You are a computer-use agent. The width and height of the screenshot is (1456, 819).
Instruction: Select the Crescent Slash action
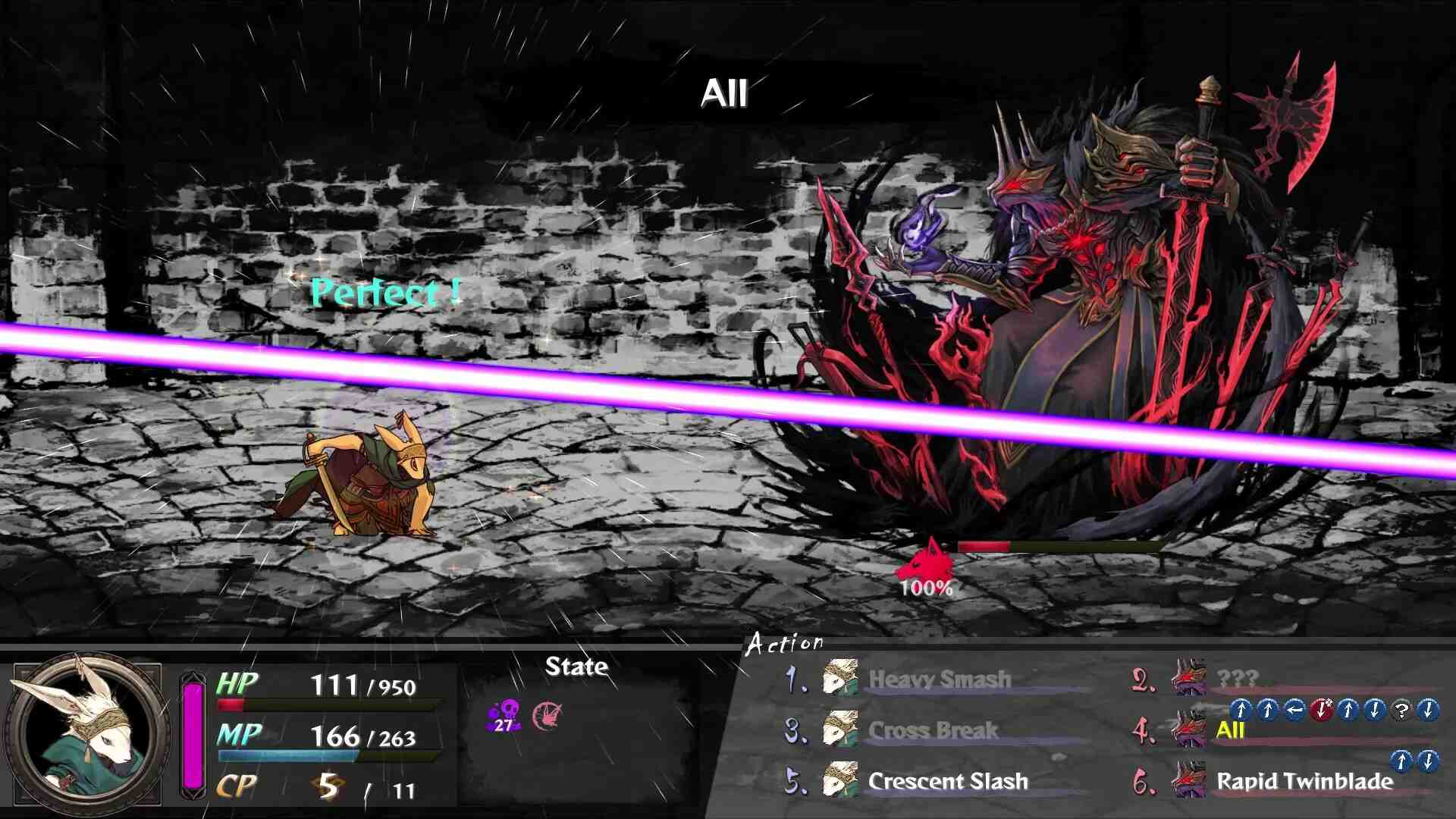[947, 781]
